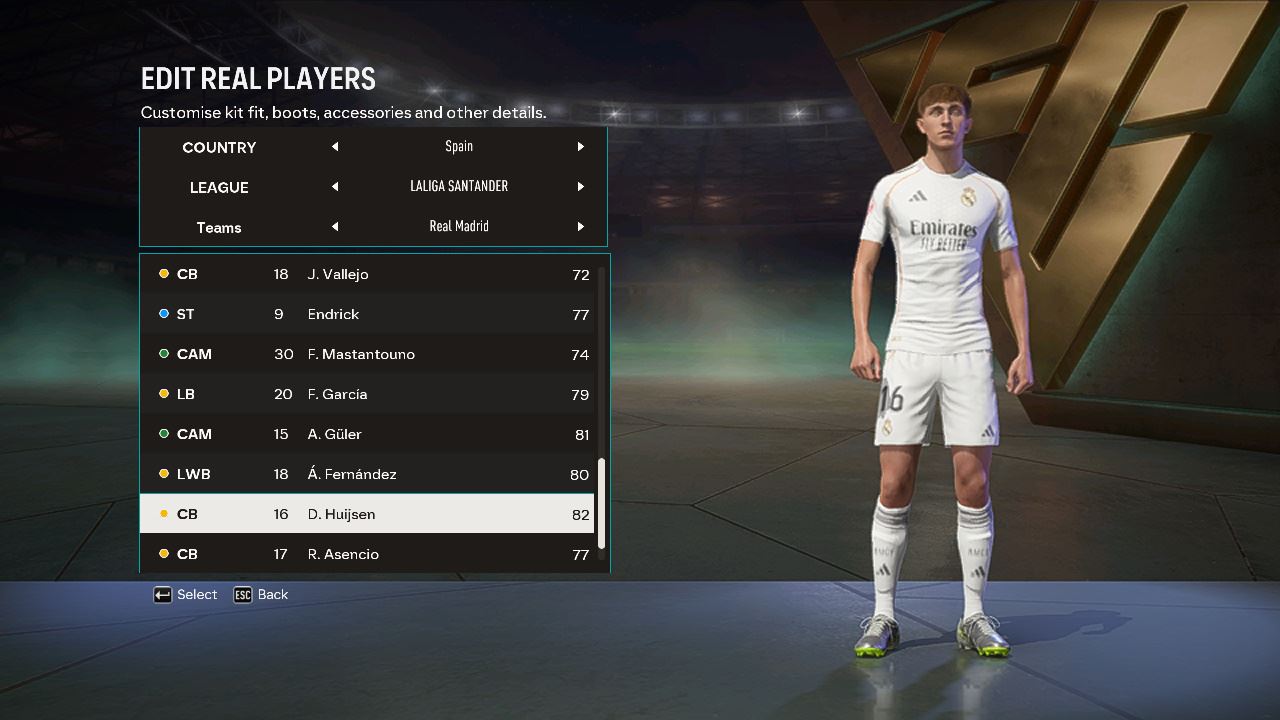Screen dimensions: 1280x720
Task: Cycle to next team after Real Madrid
Action: [580, 227]
